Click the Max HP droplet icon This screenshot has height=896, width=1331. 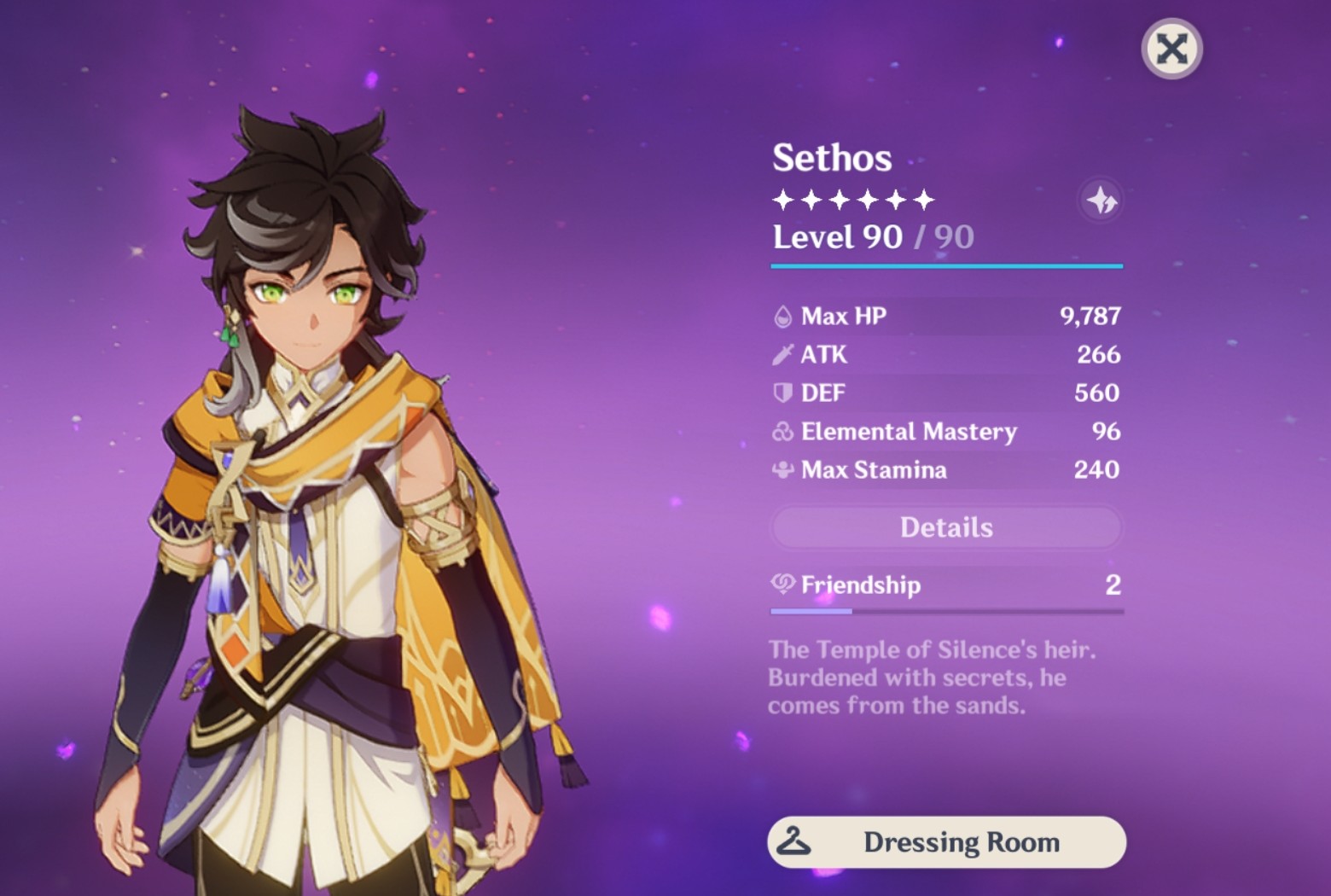[781, 316]
